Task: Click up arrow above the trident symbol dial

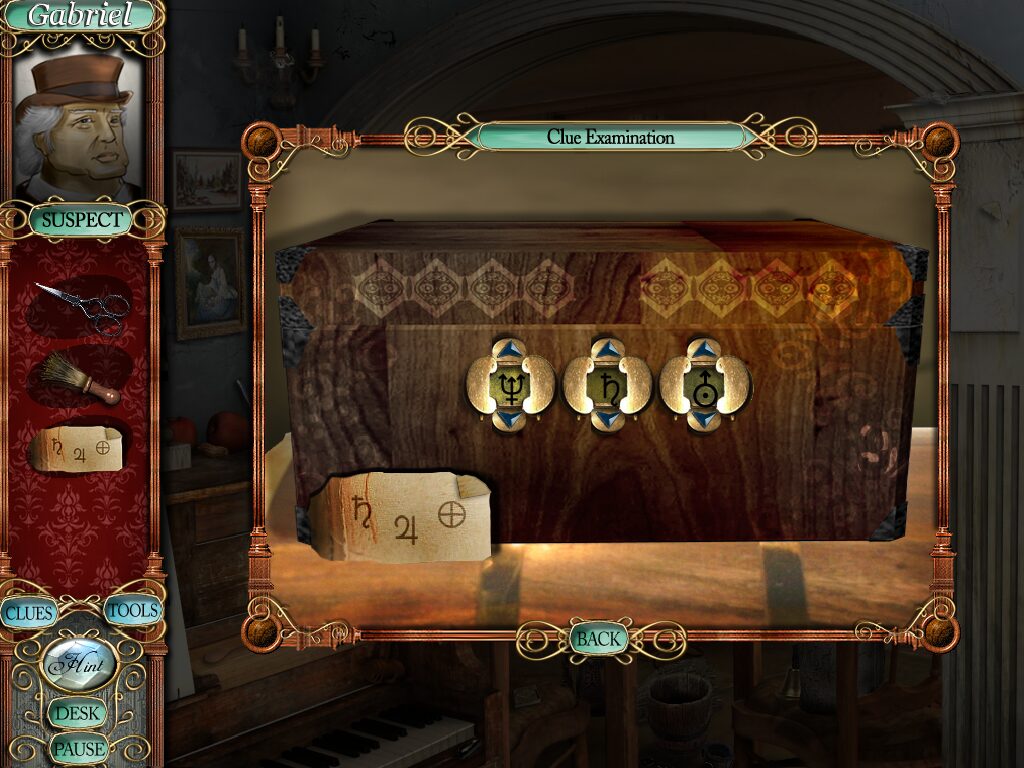Action: 510,349
